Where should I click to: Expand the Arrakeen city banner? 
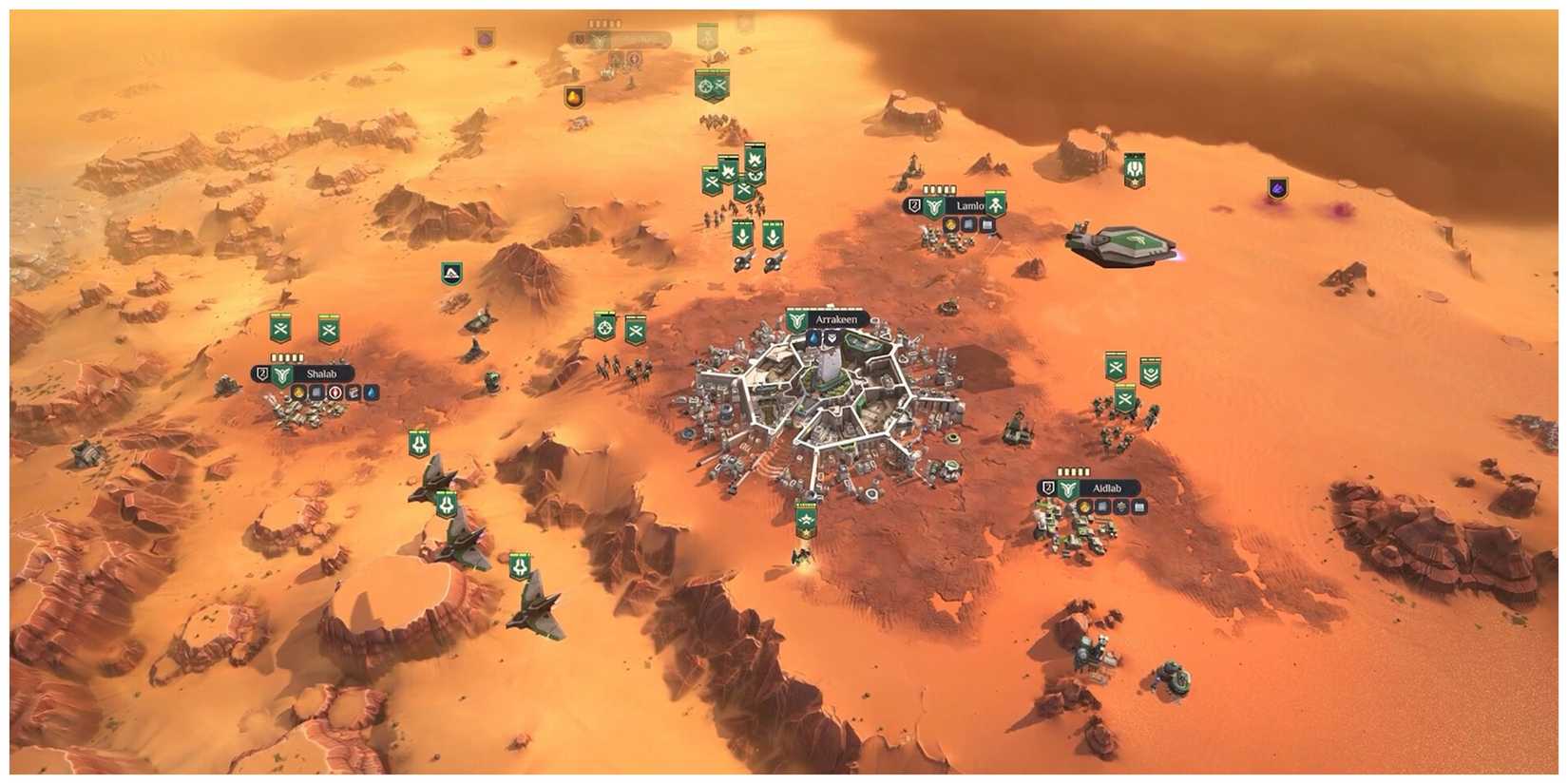(x=827, y=319)
